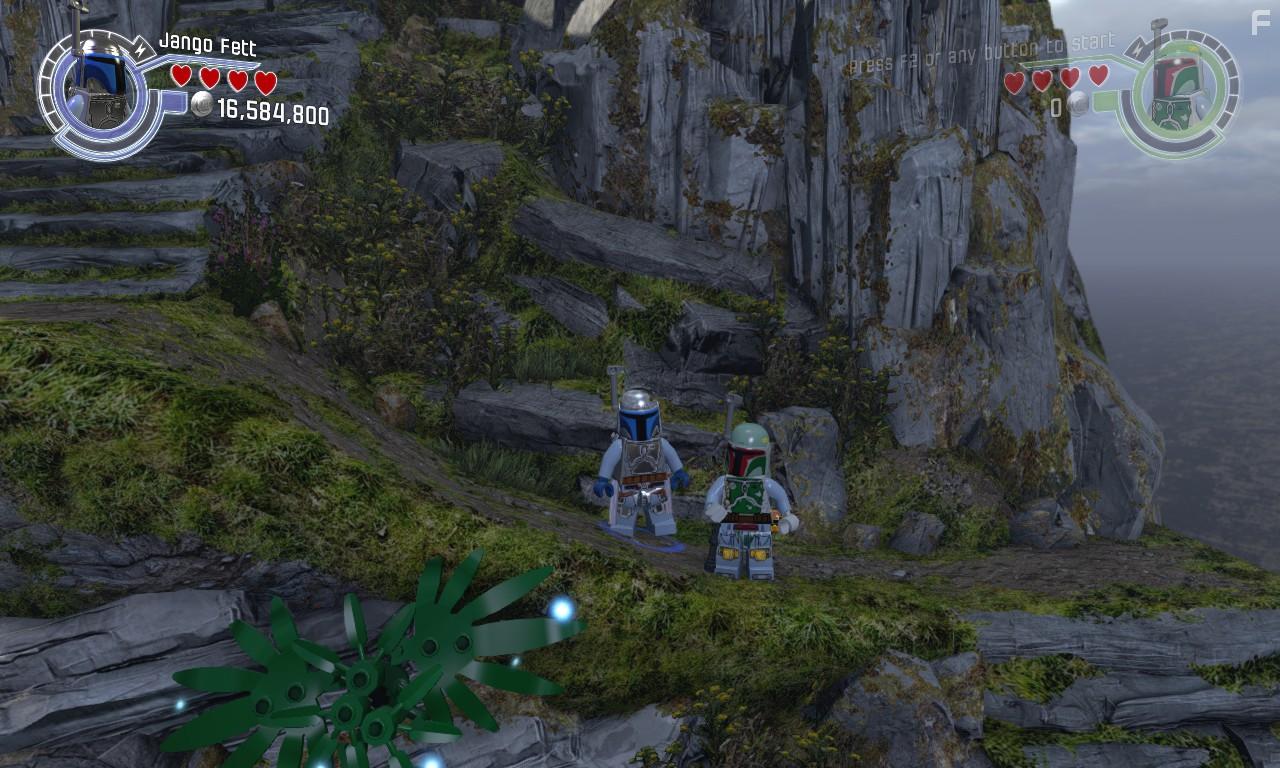1280x768 pixels.
Task: Click the Jango Fett character portrait
Action: click(x=98, y=82)
